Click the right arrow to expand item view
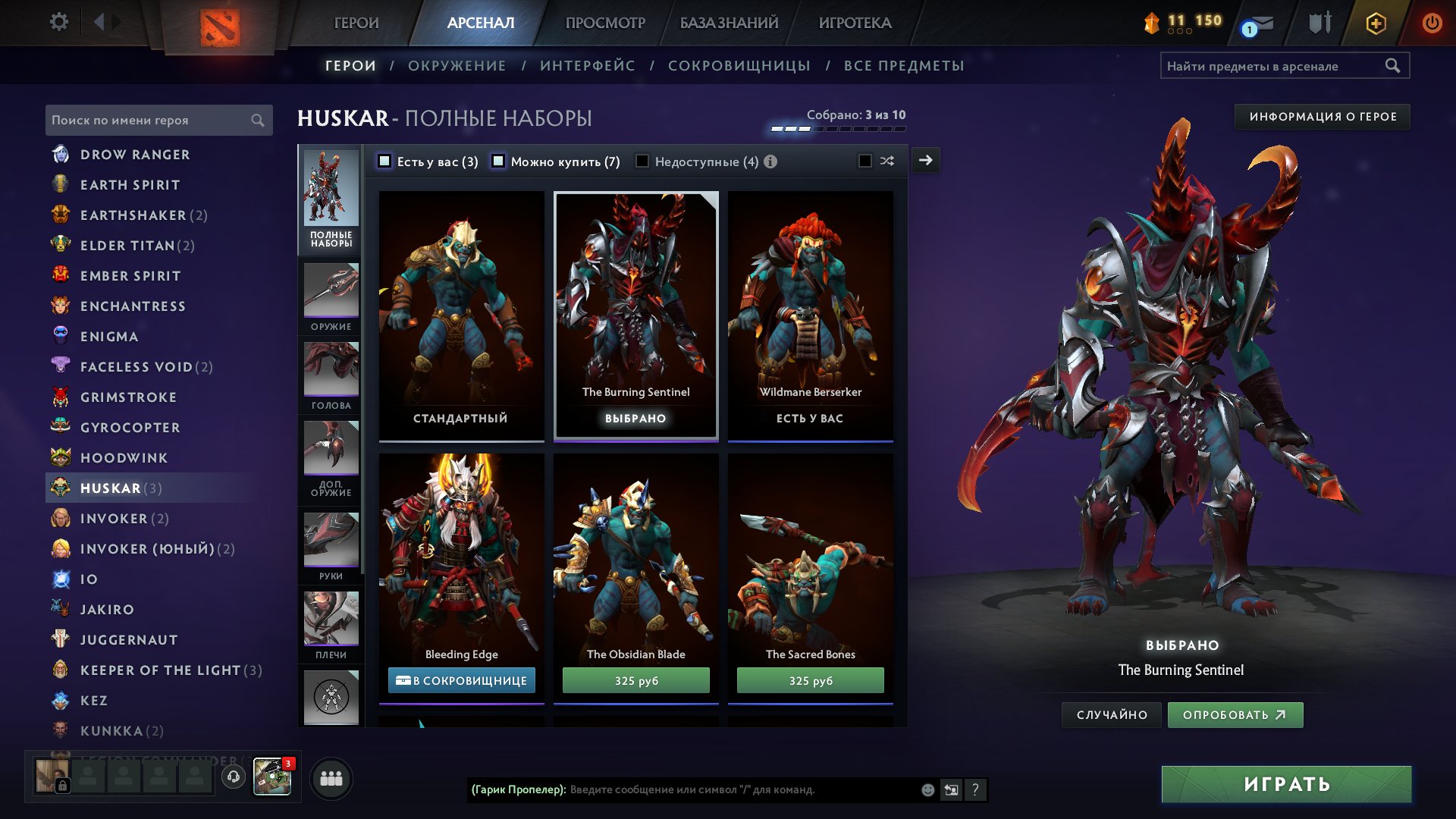Image resolution: width=1456 pixels, height=819 pixels. [x=924, y=160]
